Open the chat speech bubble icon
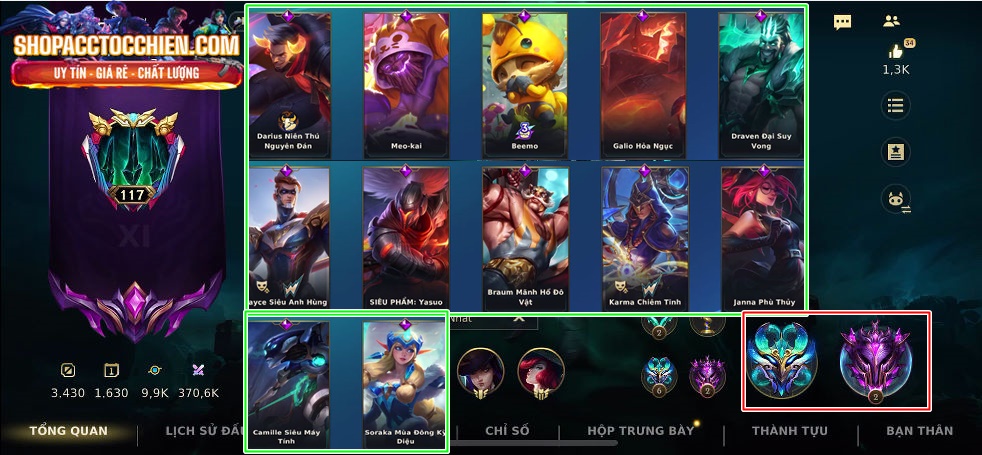 (x=843, y=22)
